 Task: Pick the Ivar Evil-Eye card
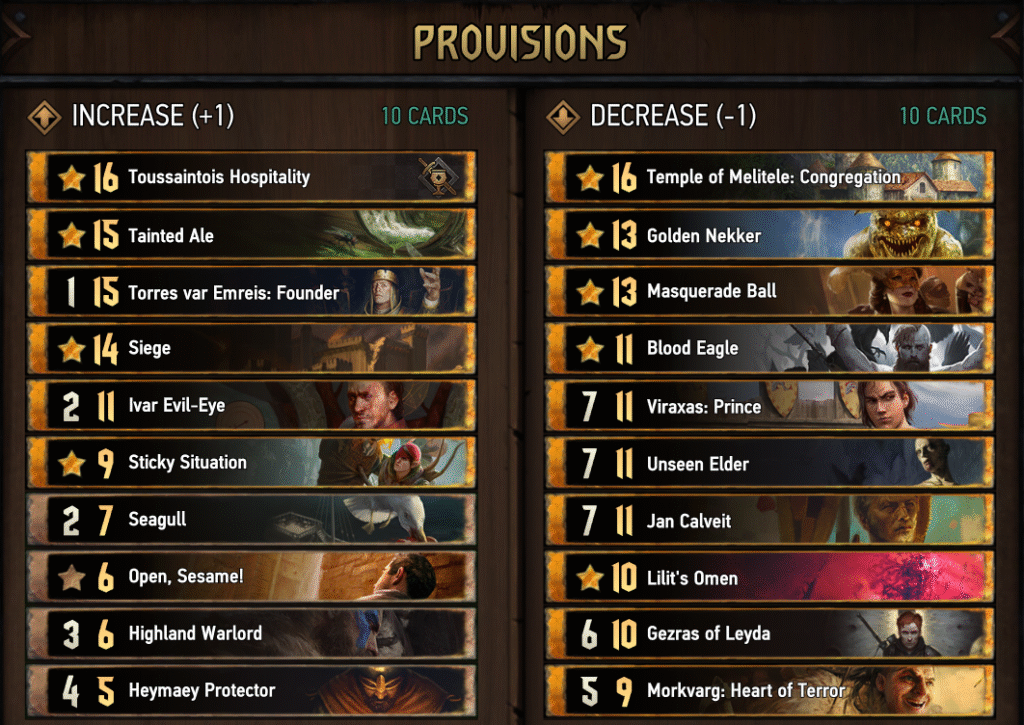(x=250, y=406)
